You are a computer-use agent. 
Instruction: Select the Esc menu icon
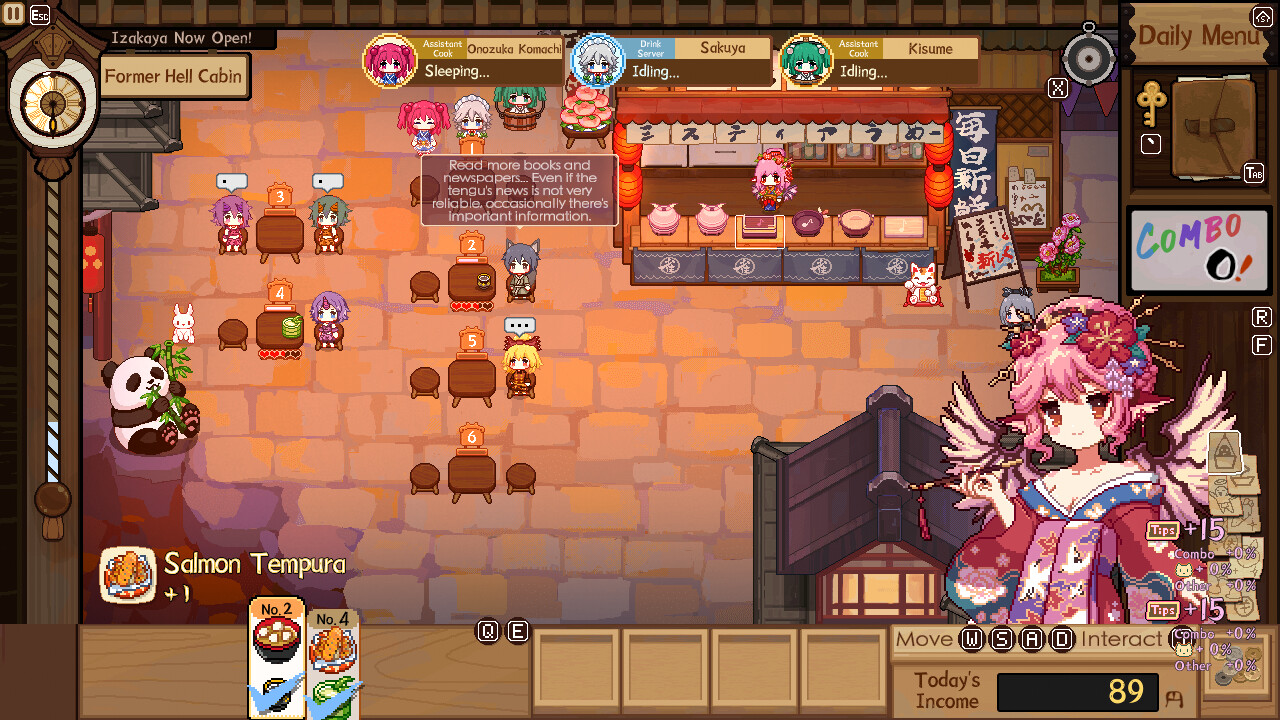coord(38,14)
